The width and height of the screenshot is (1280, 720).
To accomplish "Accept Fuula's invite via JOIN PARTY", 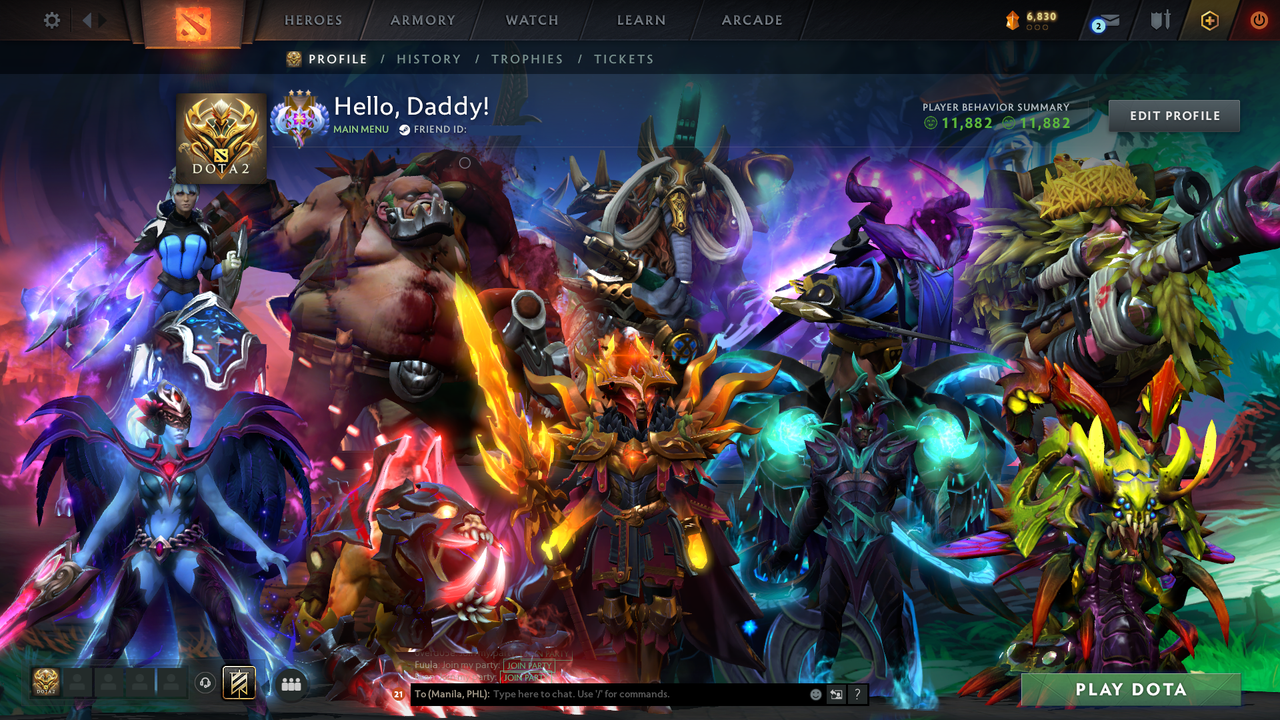I will 528,664.
